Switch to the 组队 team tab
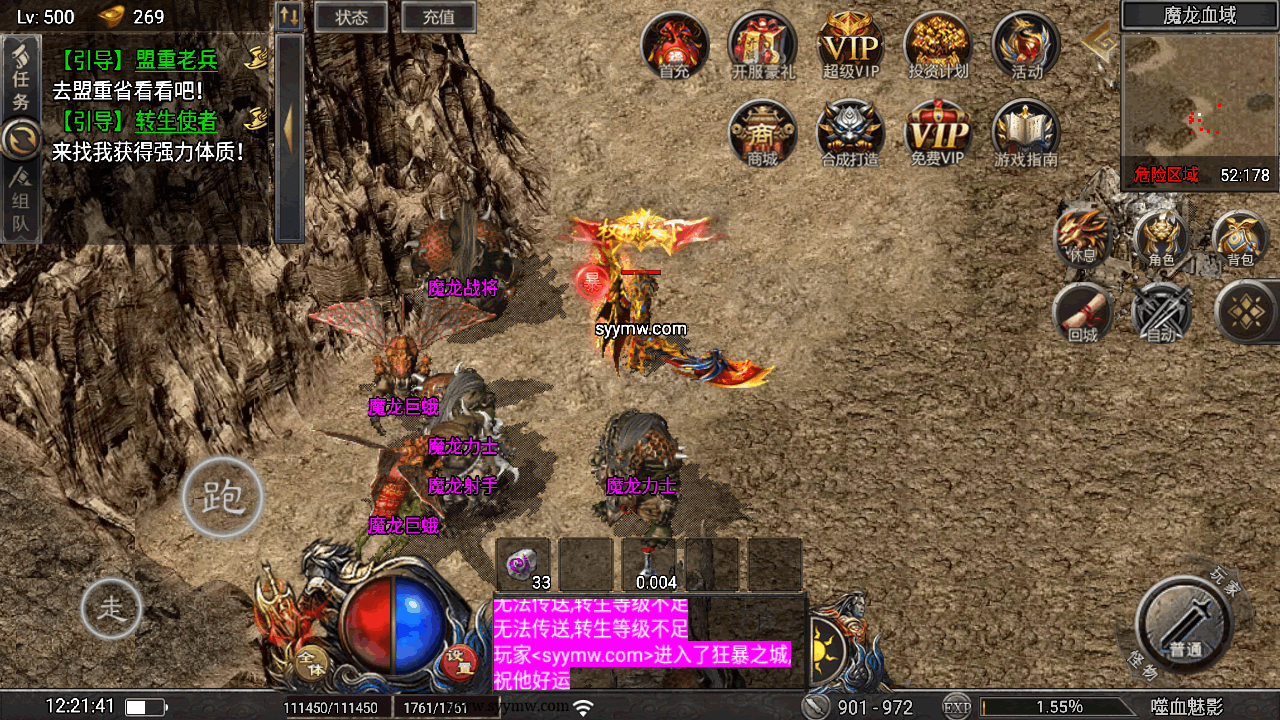1280x720 pixels. (21, 205)
